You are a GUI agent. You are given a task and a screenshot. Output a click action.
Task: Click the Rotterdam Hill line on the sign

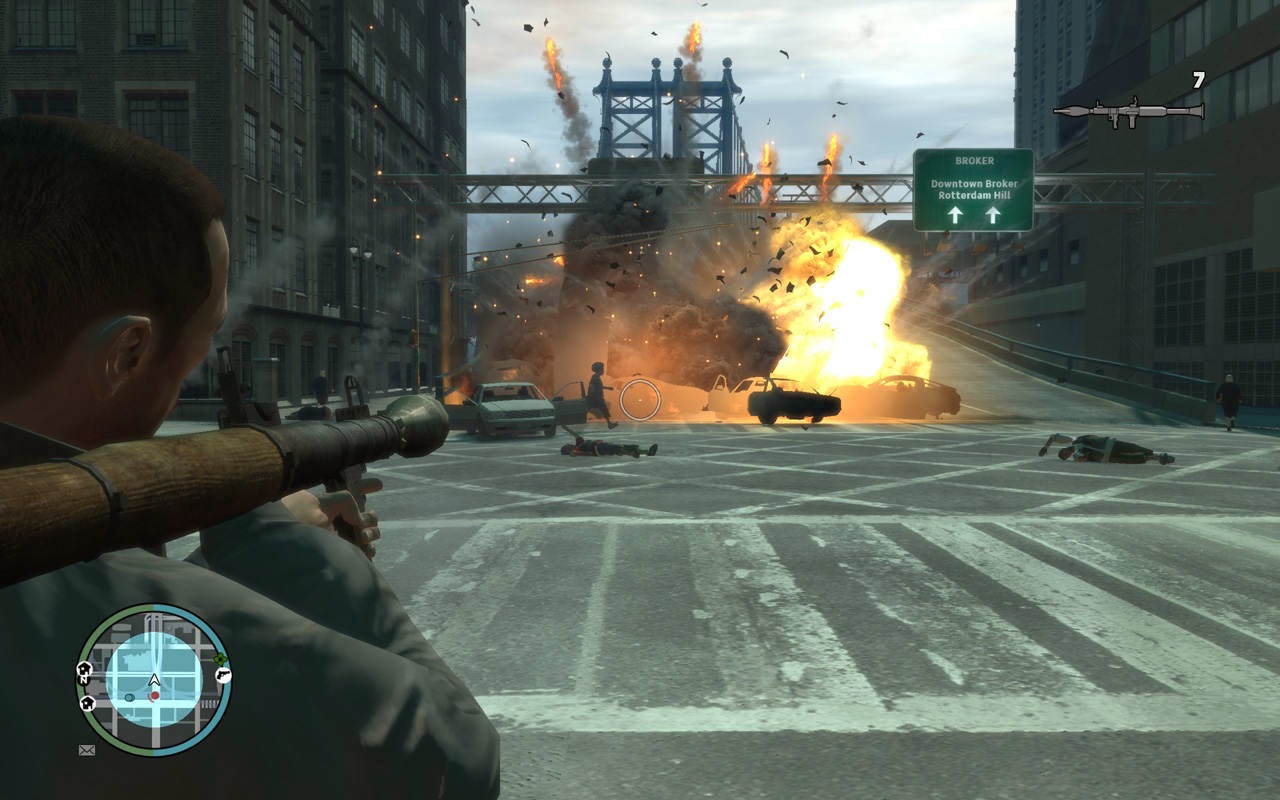[974, 195]
